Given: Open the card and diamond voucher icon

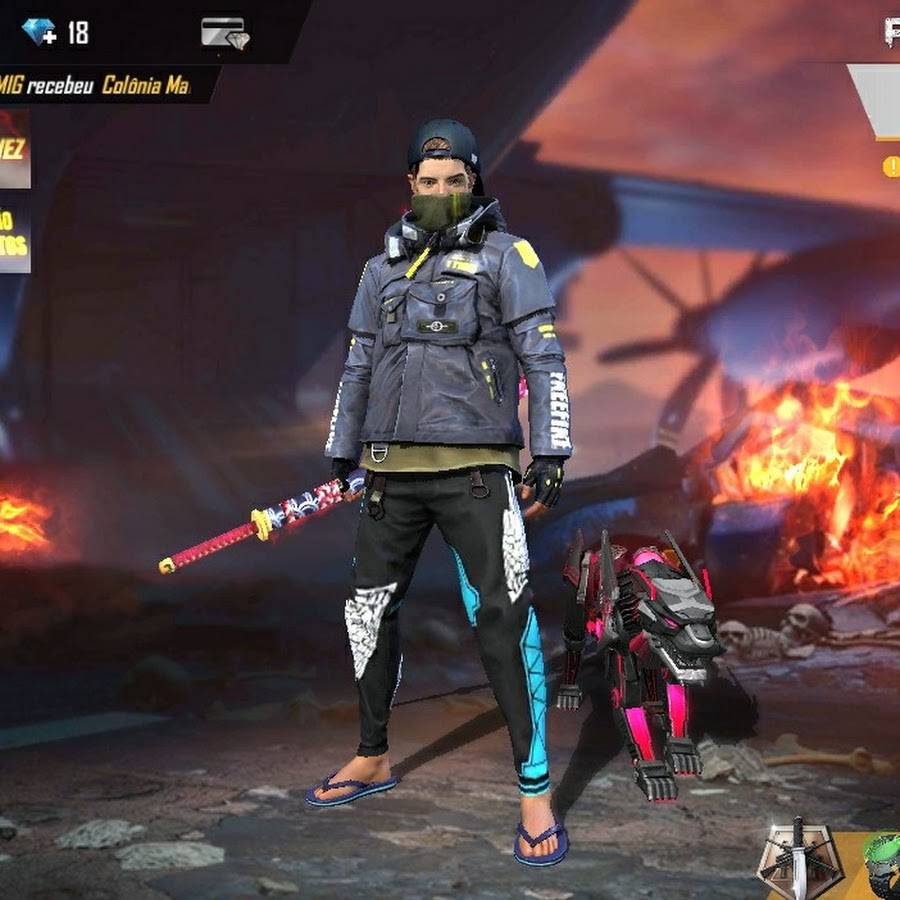Looking at the screenshot, I should [224, 32].
